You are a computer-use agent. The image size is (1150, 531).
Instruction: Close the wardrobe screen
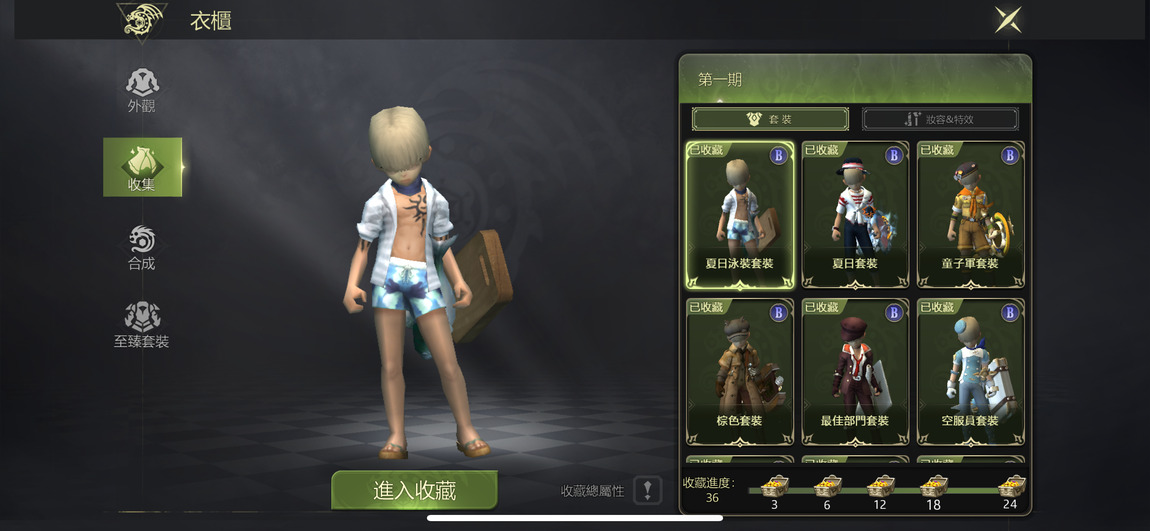click(1008, 20)
